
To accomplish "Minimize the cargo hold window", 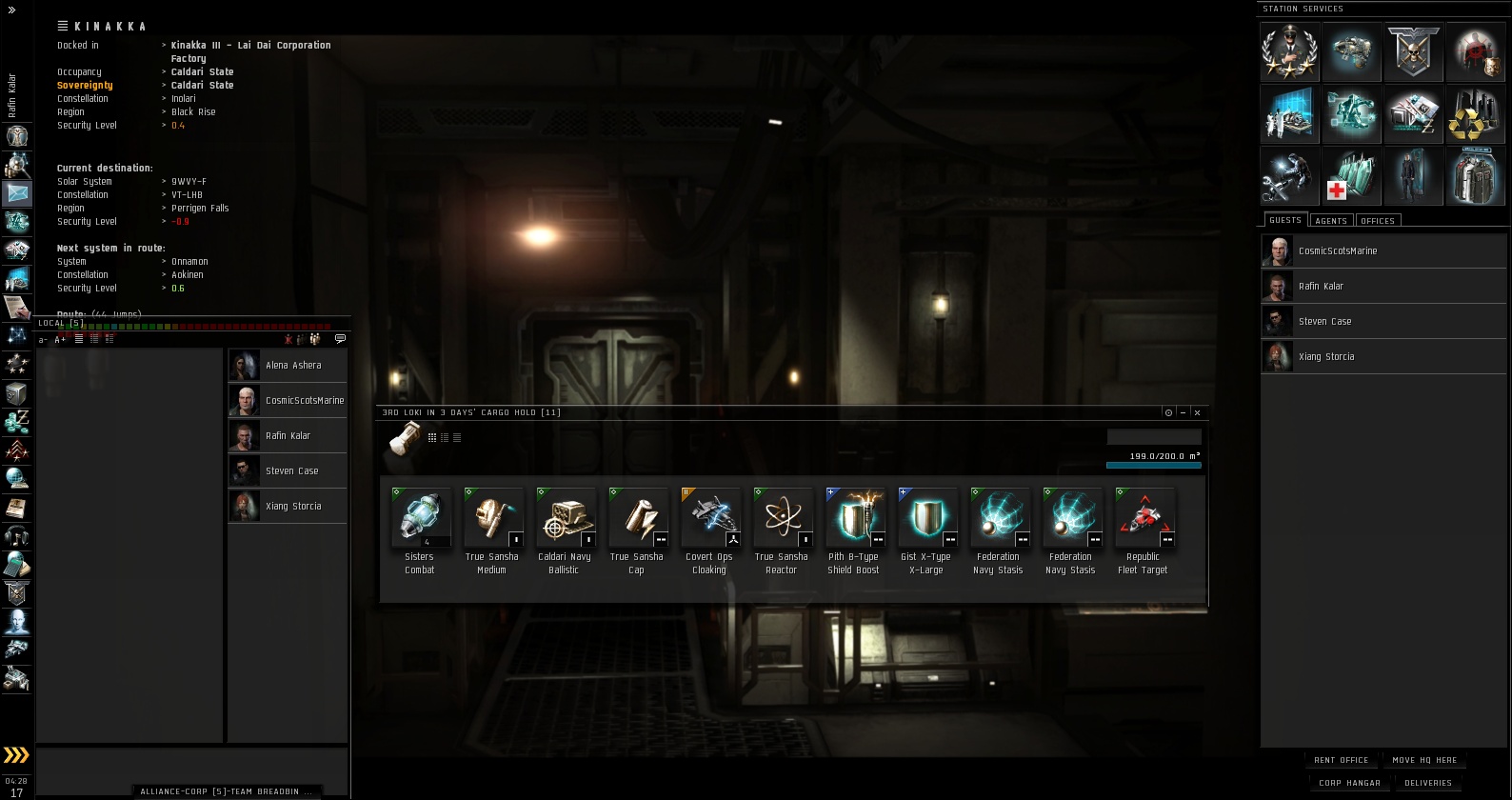I will [x=1183, y=412].
